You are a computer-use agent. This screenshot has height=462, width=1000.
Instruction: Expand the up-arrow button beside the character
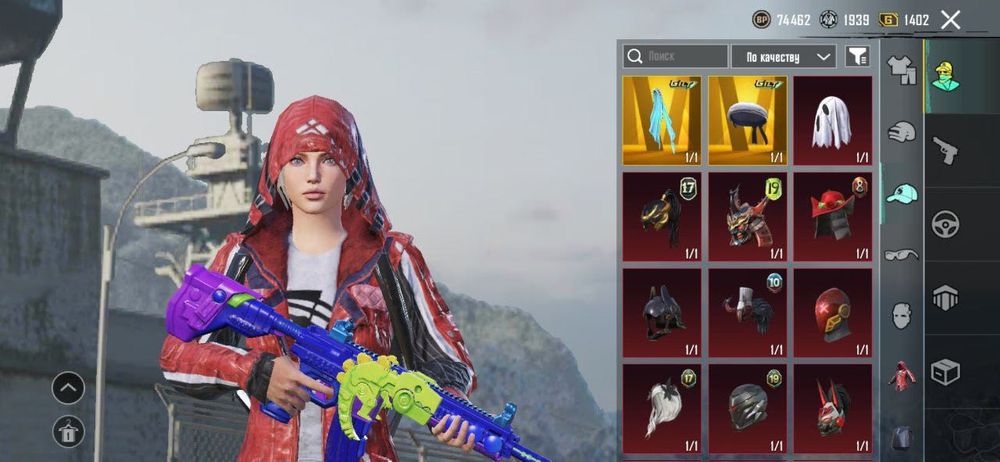tap(68, 387)
